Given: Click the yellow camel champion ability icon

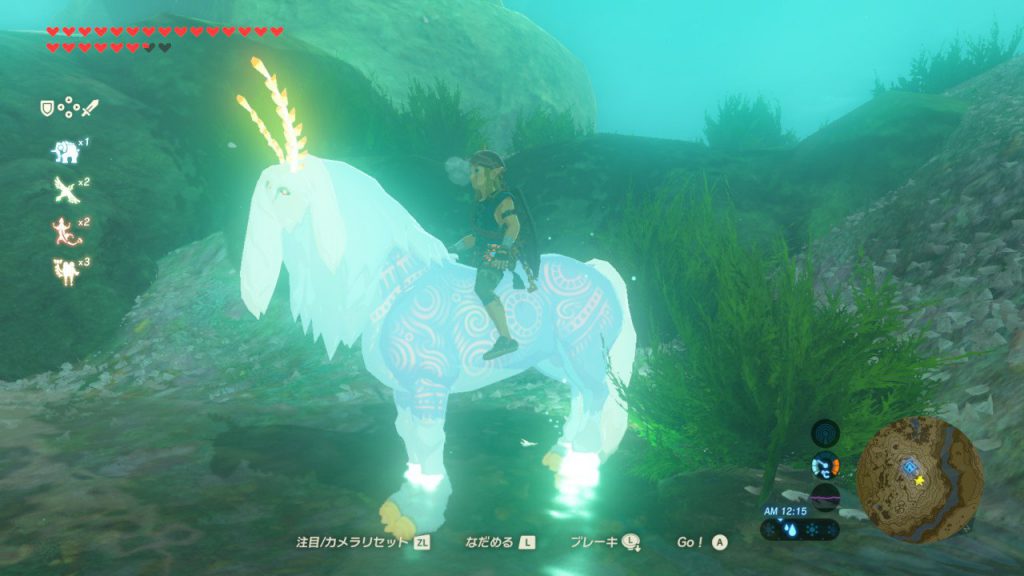Looking at the screenshot, I should point(66,270).
